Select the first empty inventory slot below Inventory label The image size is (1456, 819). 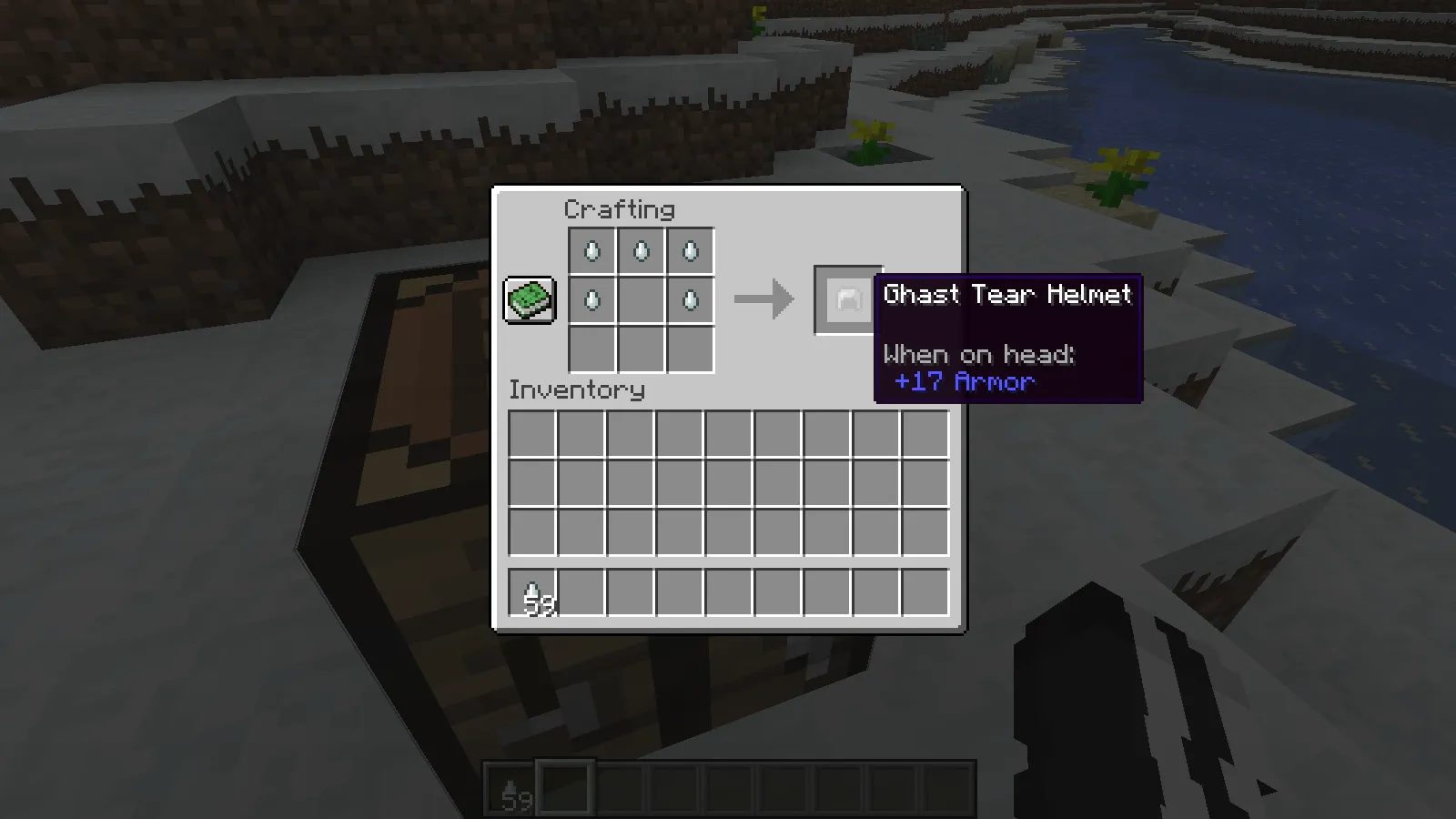(531, 433)
